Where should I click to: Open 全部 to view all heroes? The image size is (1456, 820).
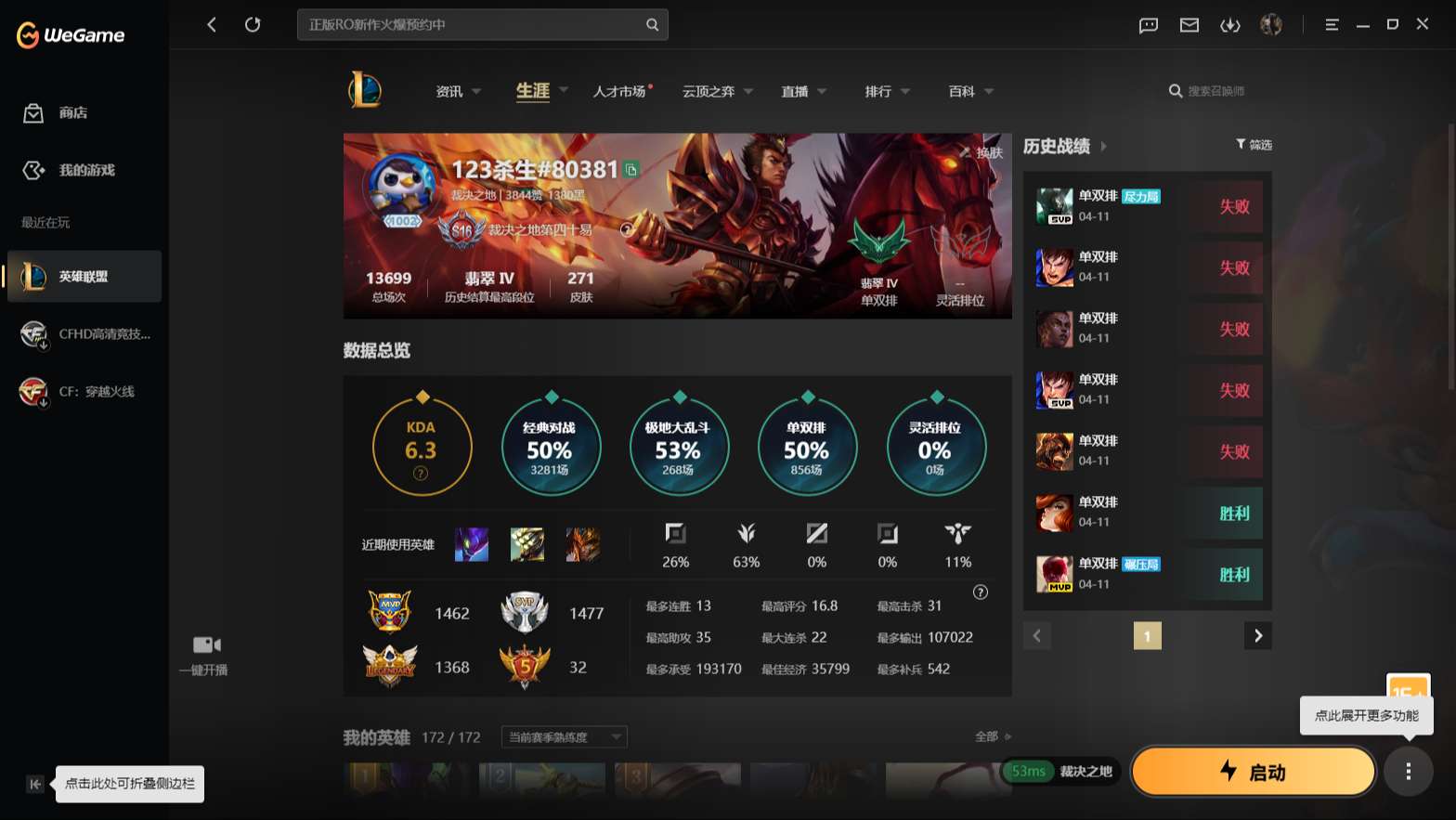point(988,735)
